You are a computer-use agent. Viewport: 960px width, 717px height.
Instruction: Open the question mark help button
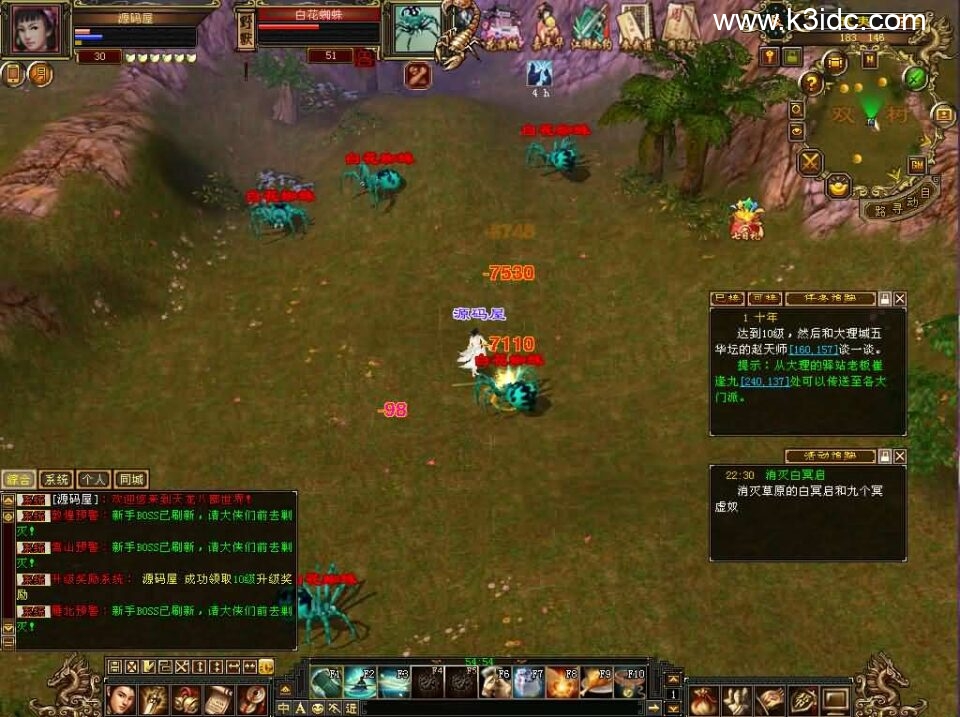[812, 84]
